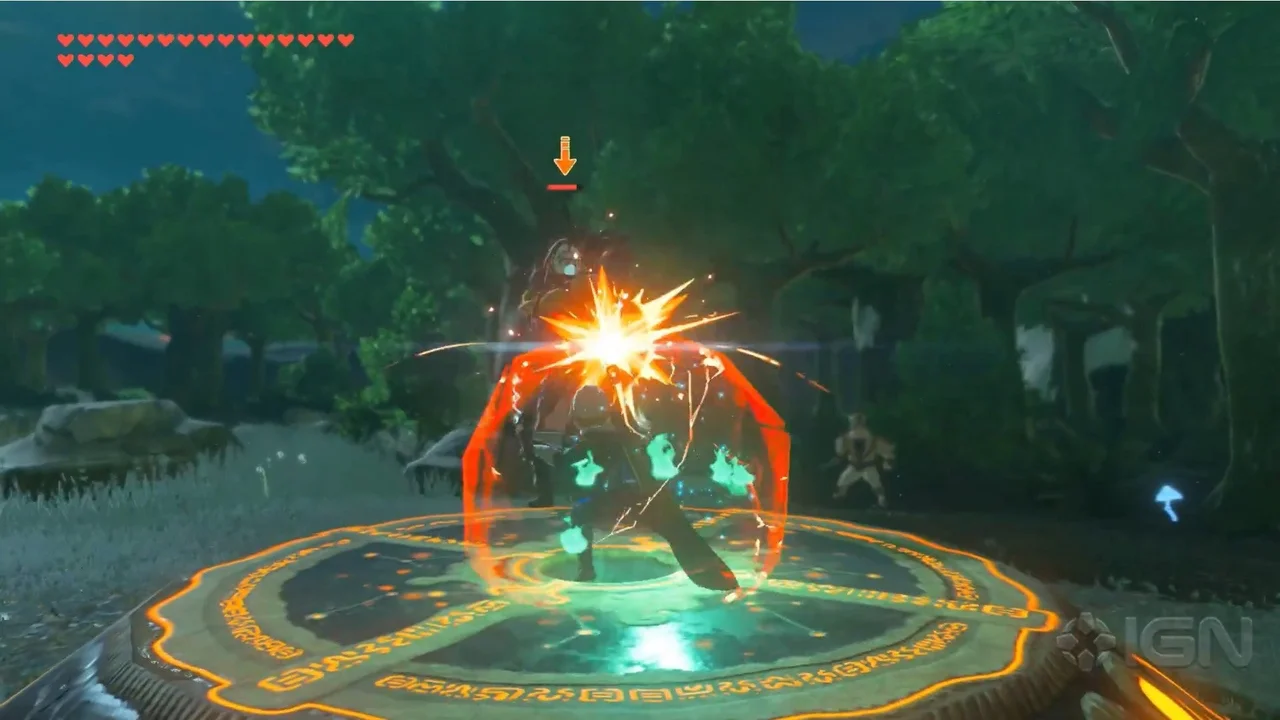
Task: Select the last heart on the top row
Action: click(x=344, y=40)
